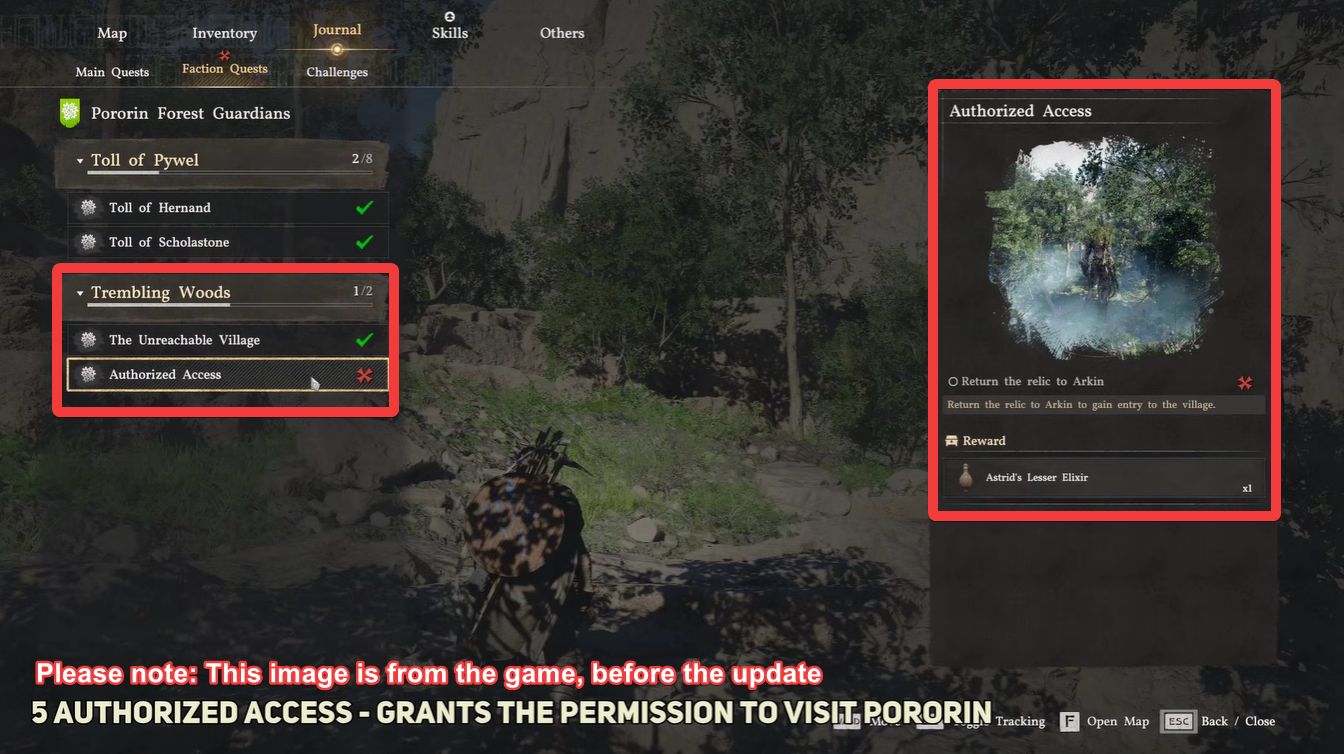Switch to the Challenges tab
The height and width of the screenshot is (754, 1344).
coord(337,72)
